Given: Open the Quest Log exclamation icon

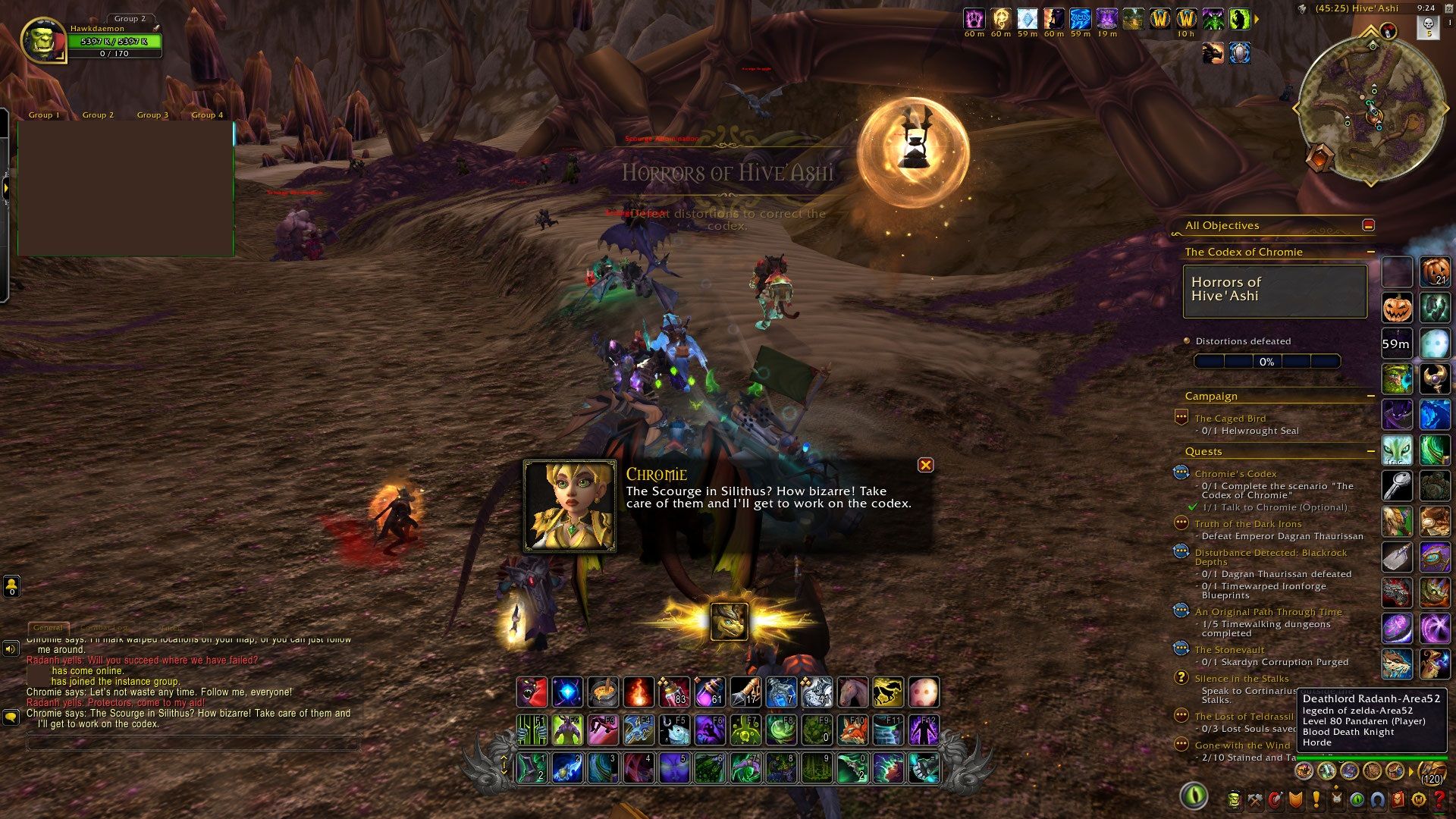Looking at the screenshot, I should (x=1316, y=801).
